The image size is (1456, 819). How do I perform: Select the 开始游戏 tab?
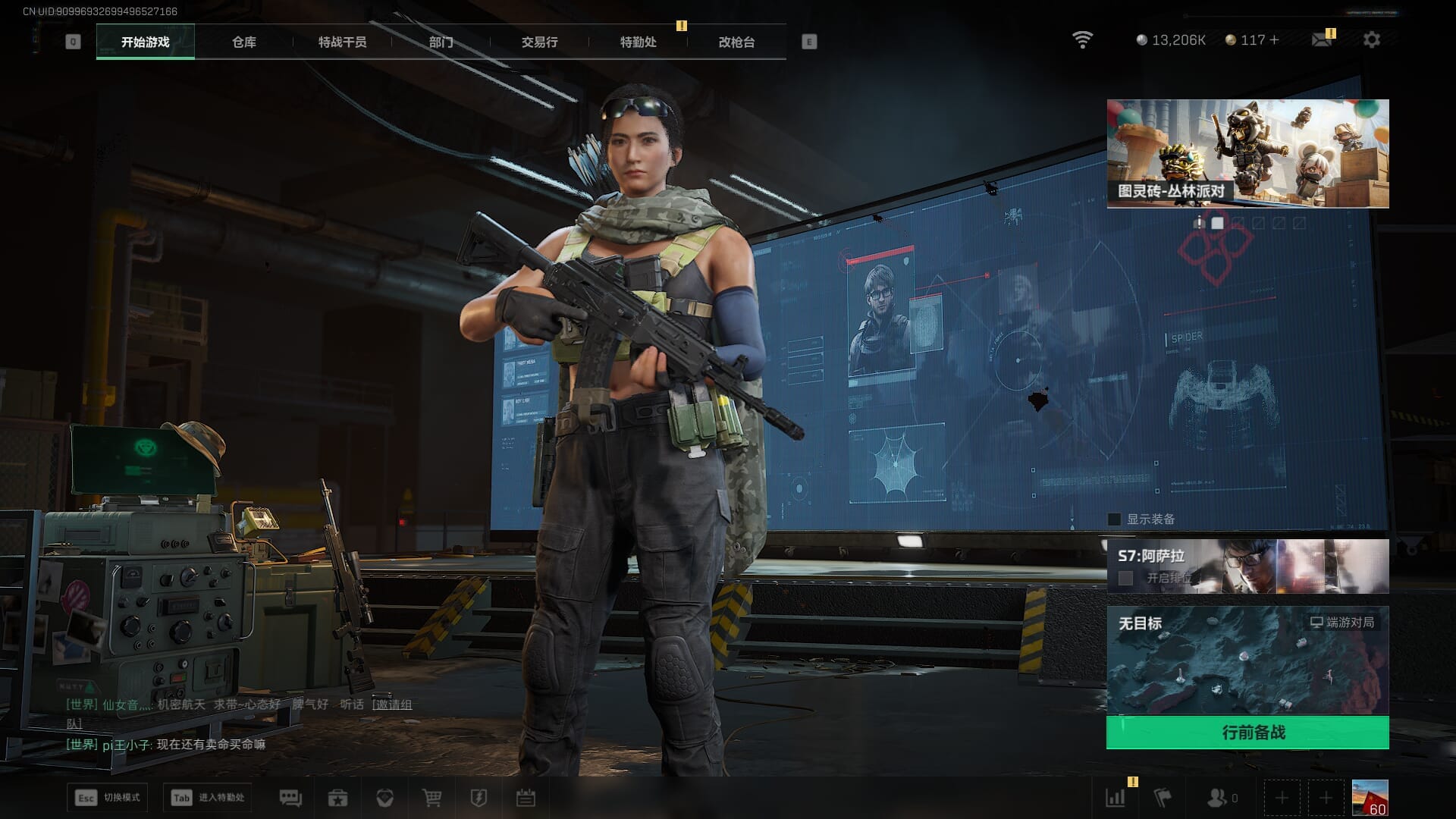coord(146,42)
